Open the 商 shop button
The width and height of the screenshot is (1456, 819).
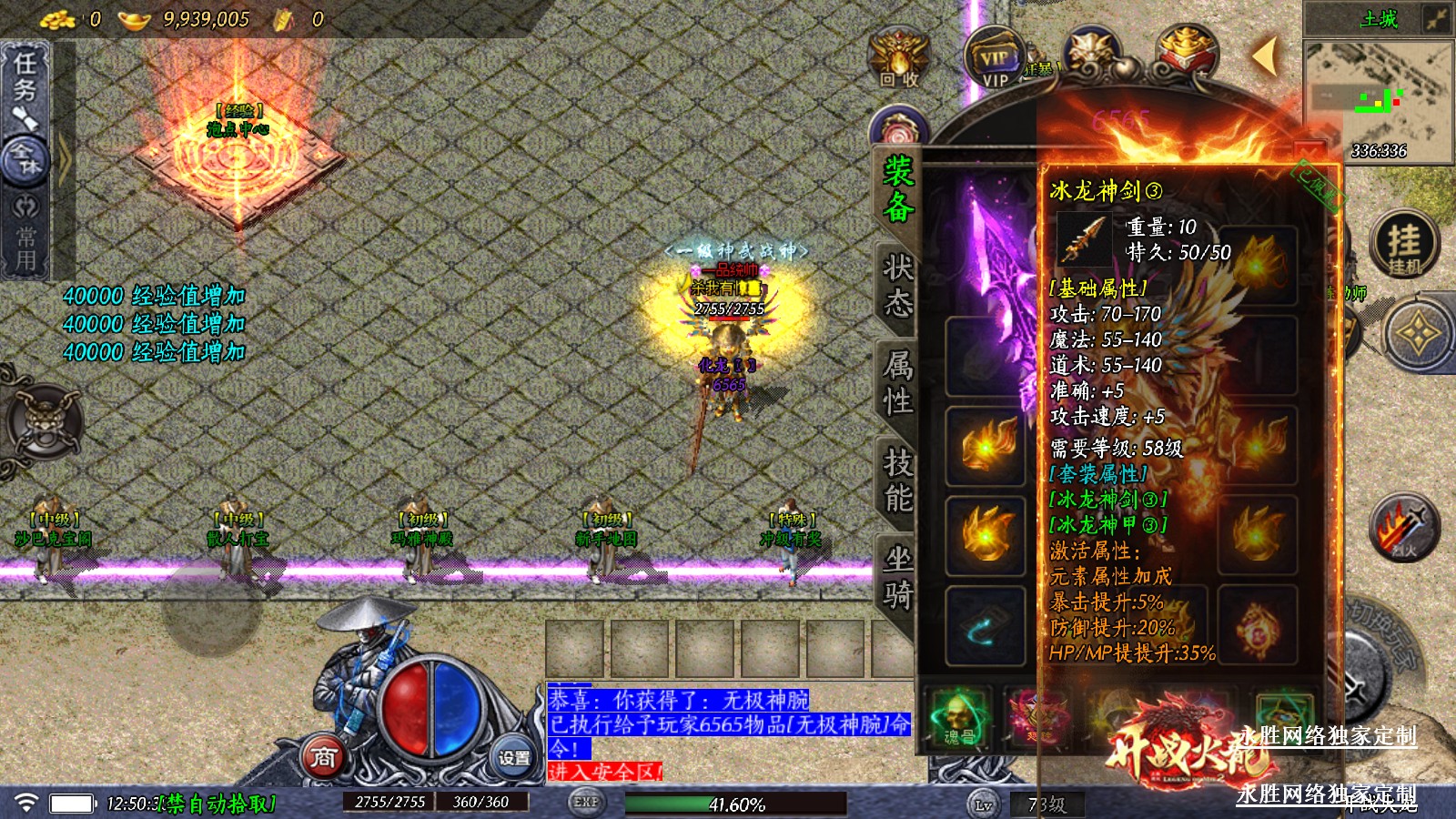point(324,757)
